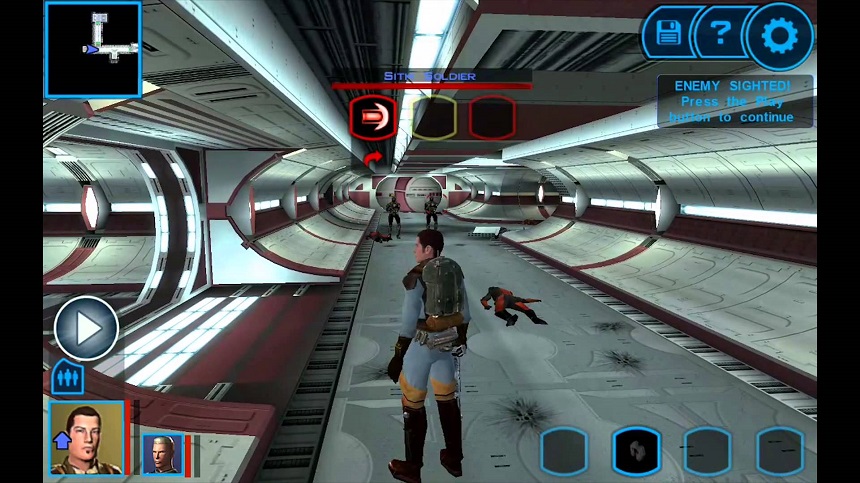Image resolution: width=860 pixels, height=483 pixels.
Task: Open the corridor minimap
Action: (x=93, y=49)
